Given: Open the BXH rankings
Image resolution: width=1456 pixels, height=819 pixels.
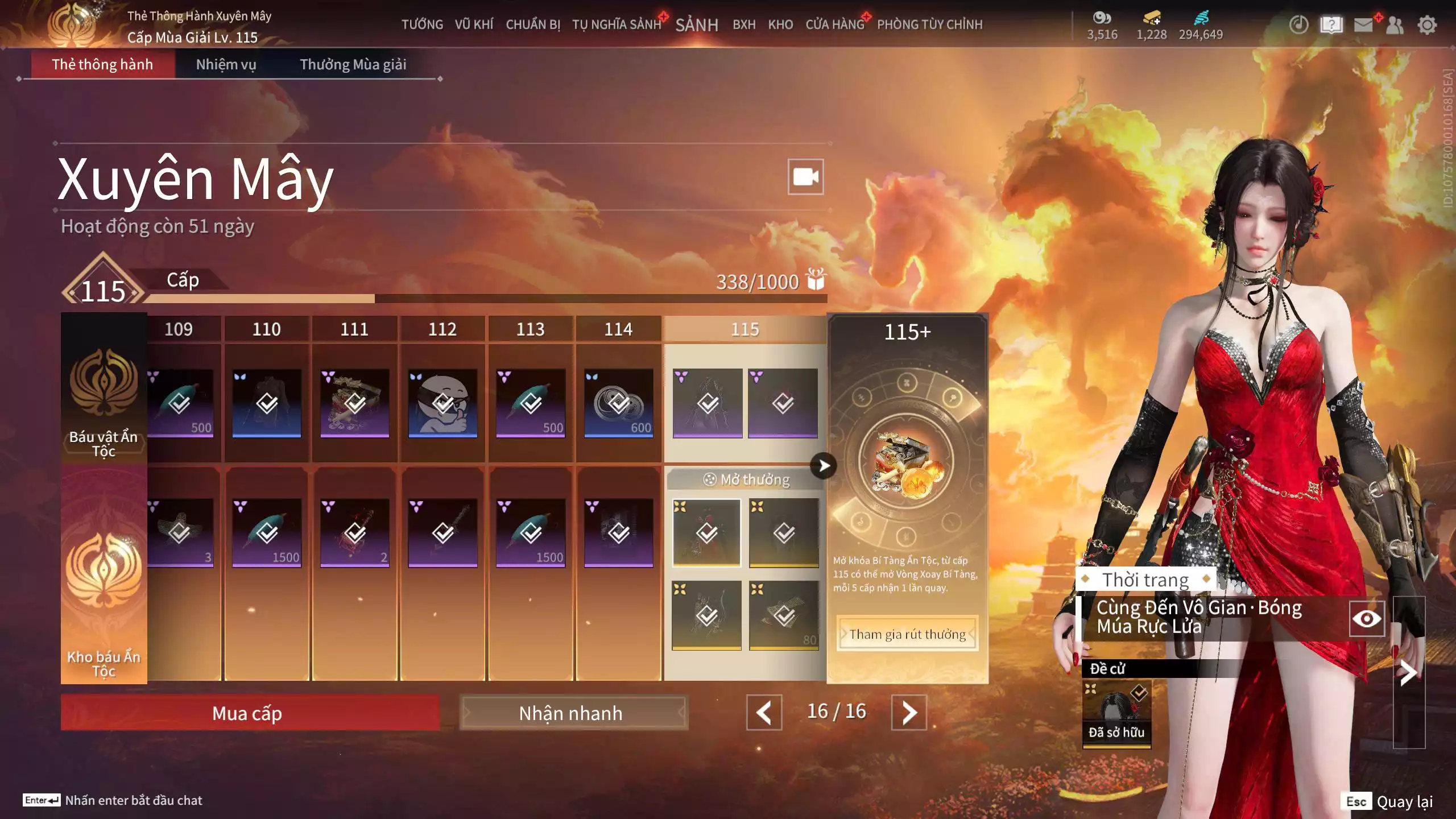Looking at the screenshot, I should click(744, 24).
